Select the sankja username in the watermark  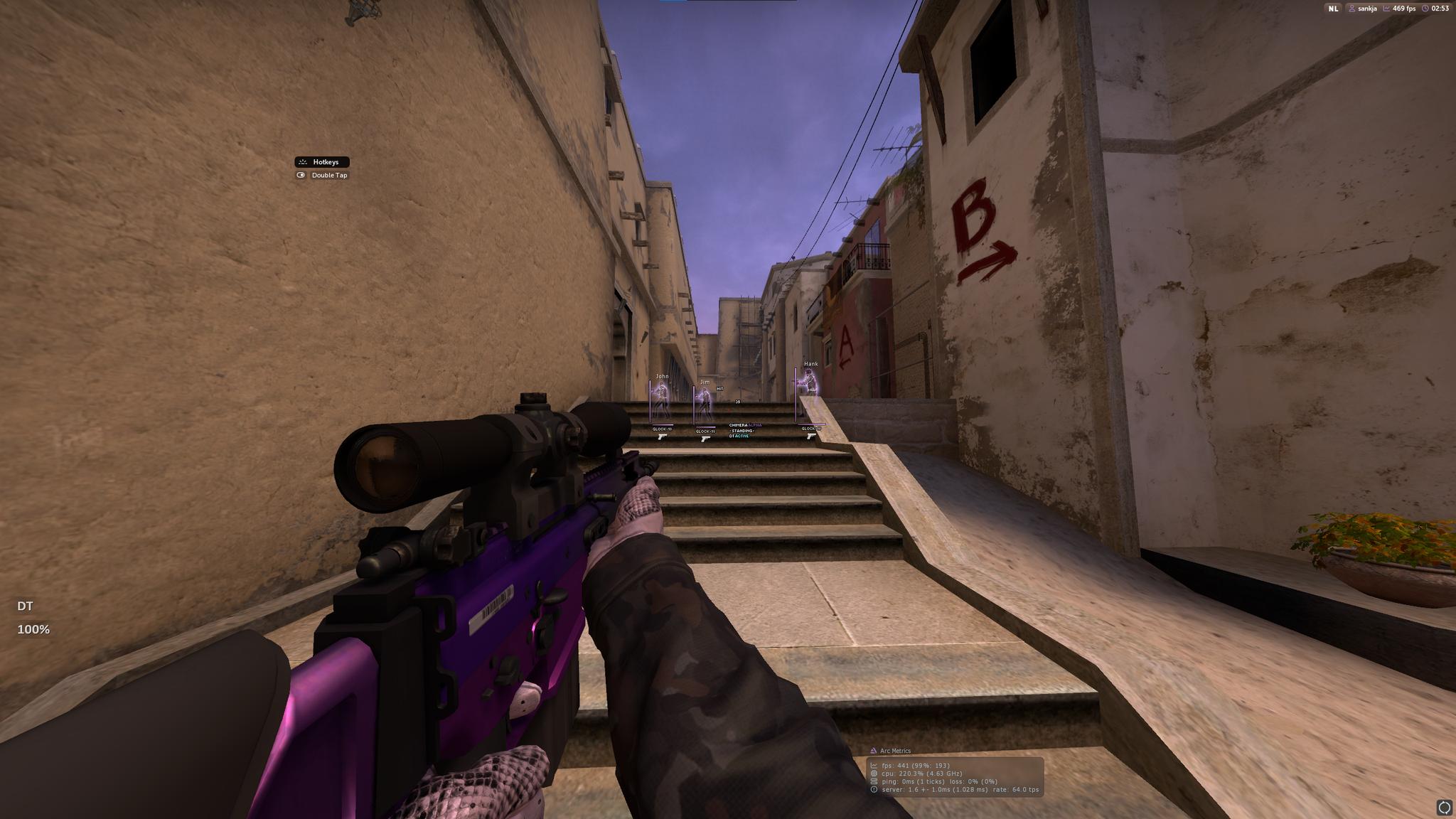[x=1367, y=9]
